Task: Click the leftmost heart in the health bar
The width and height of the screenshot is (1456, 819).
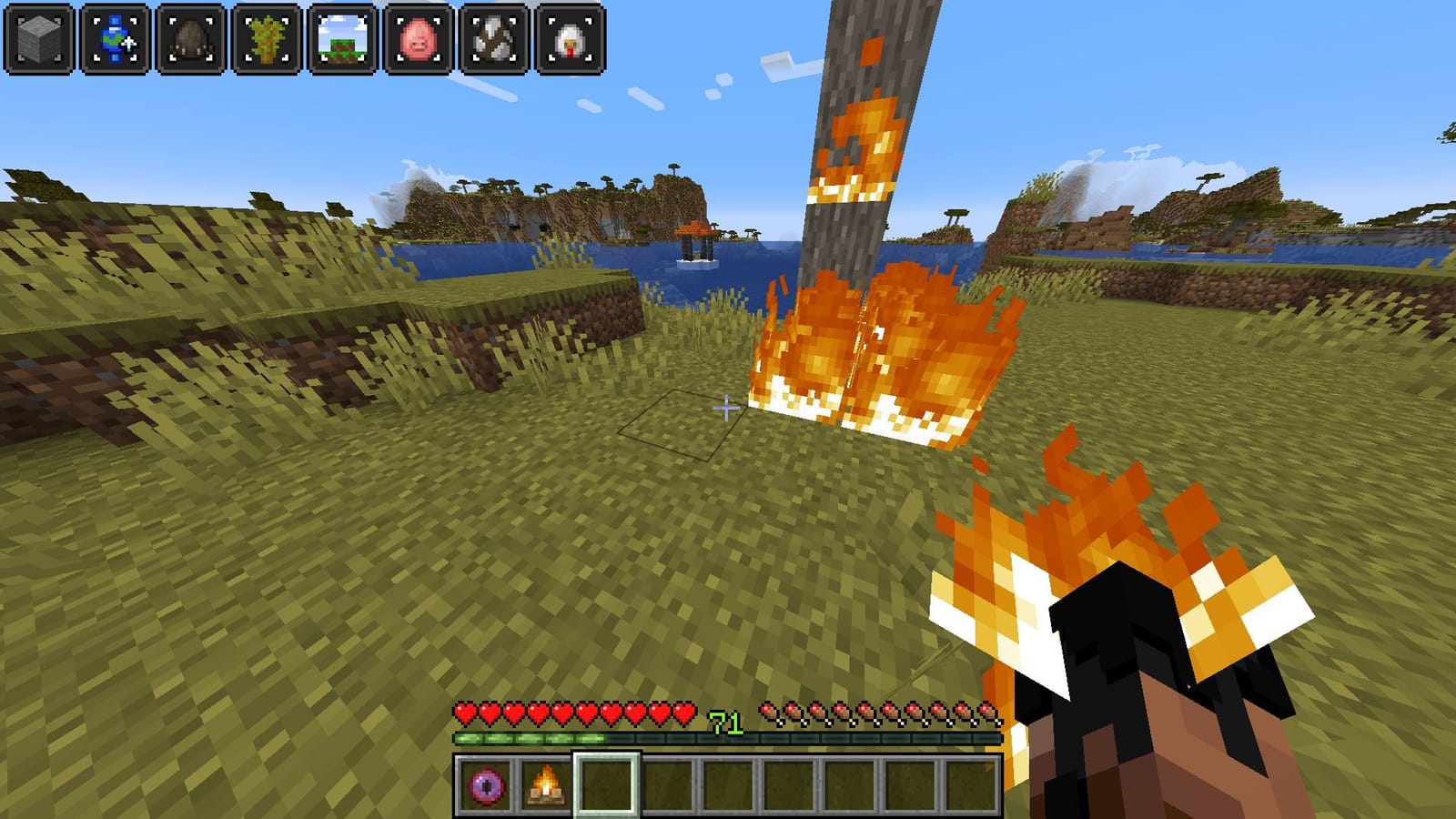Action: pos(464,712)
